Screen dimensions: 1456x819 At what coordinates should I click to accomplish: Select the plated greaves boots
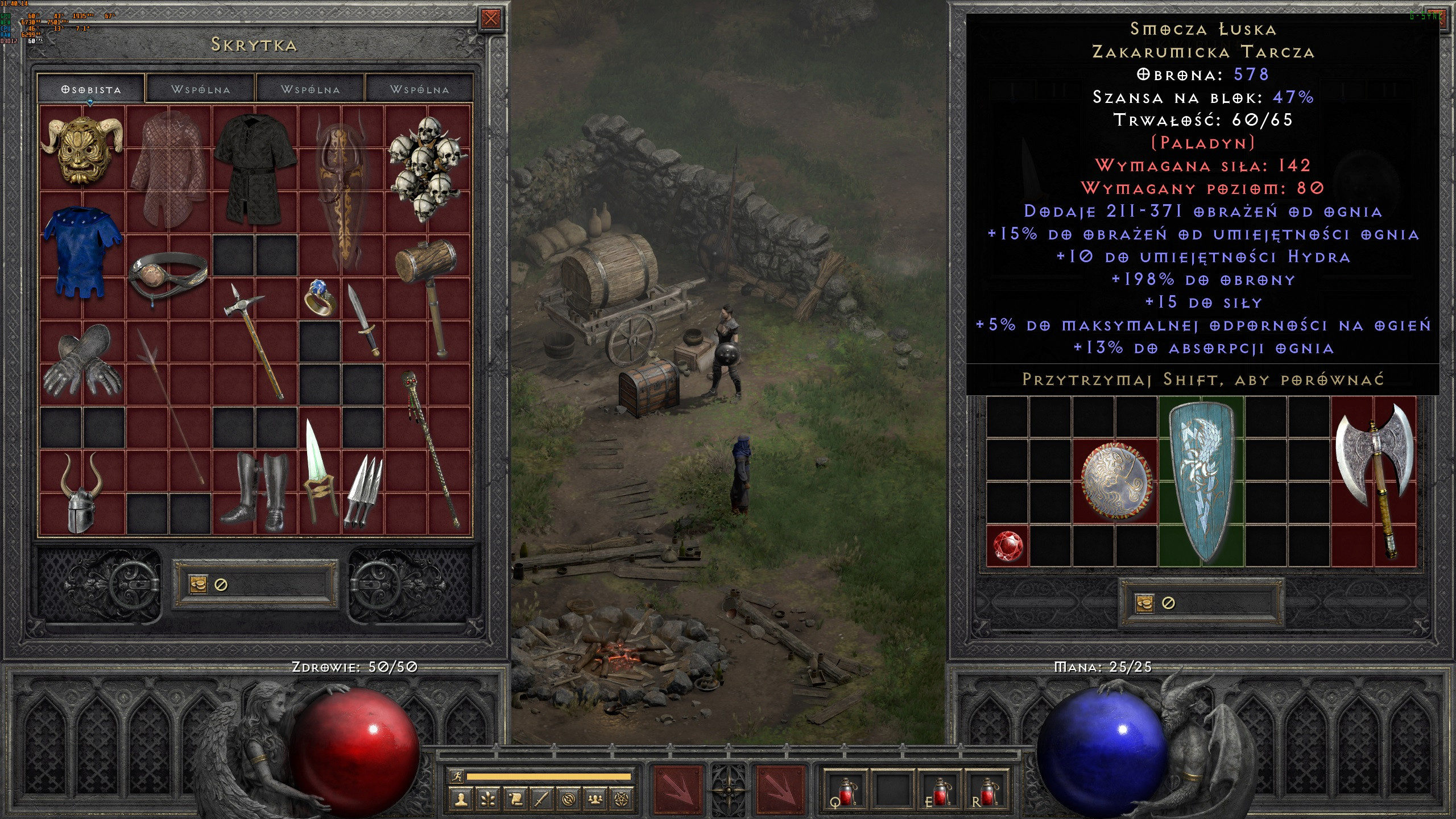click(255, 493)
